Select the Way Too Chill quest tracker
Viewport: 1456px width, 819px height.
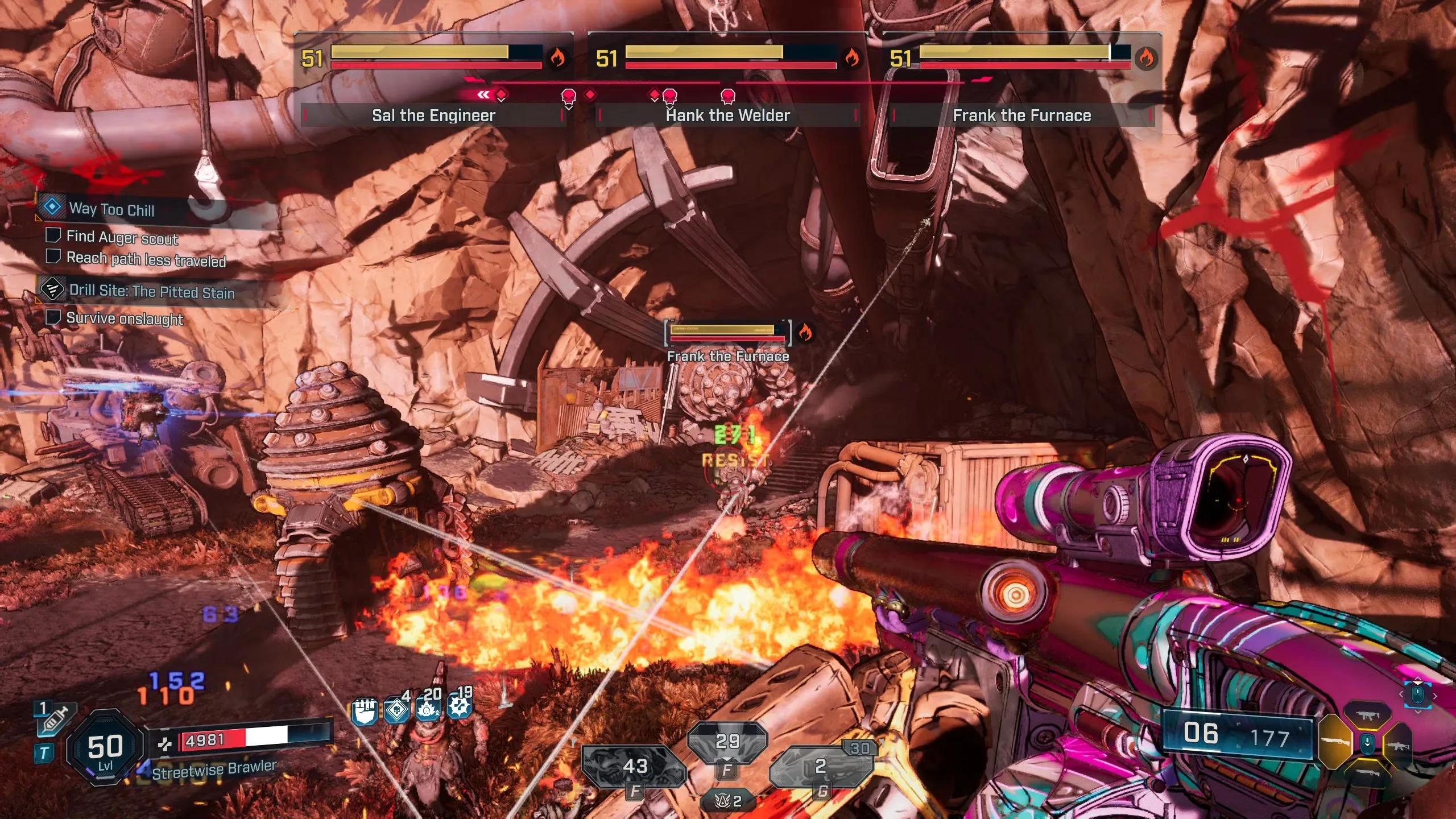[111, 209]
